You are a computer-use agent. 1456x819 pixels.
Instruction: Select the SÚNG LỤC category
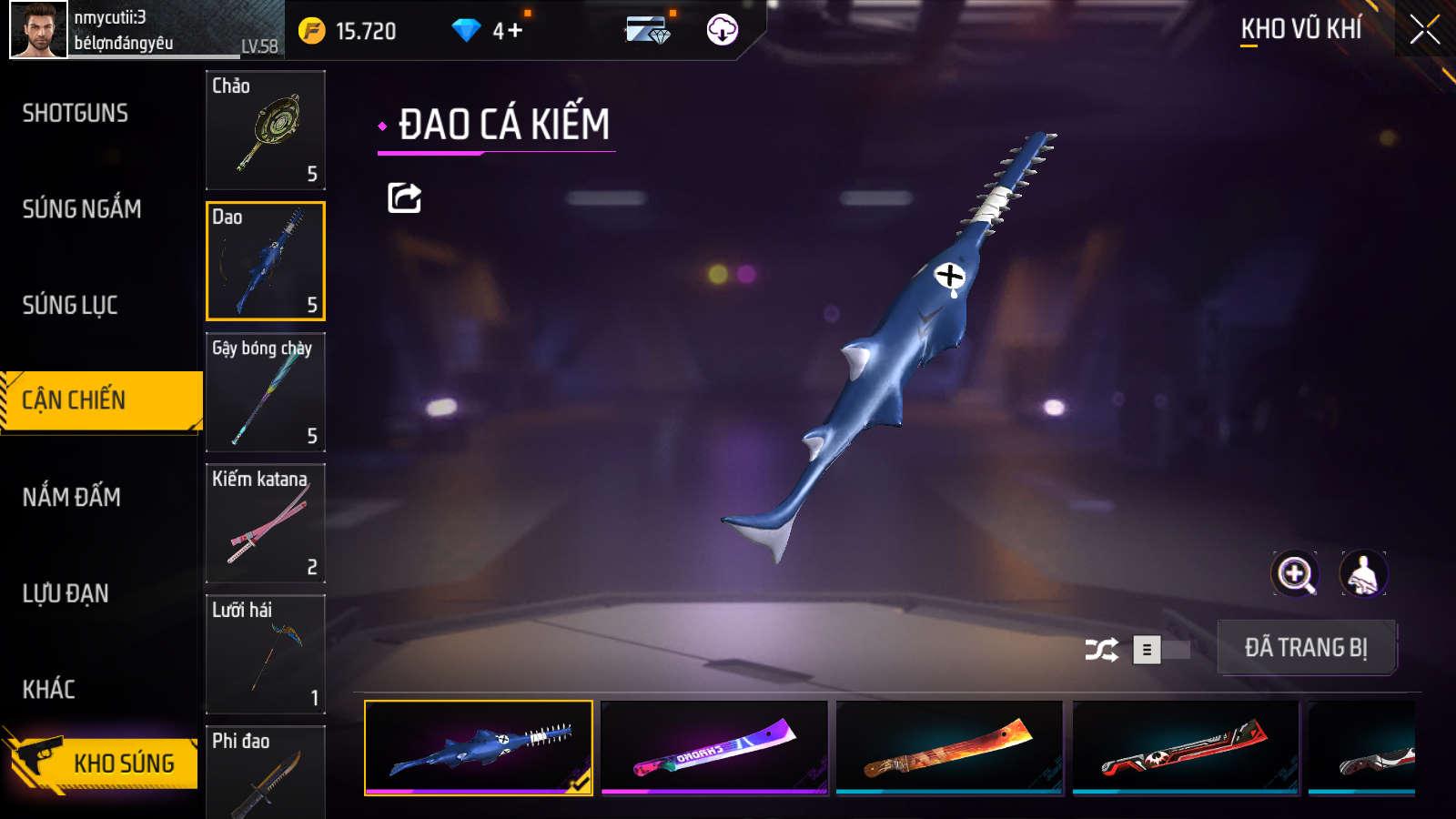point(70,305)
